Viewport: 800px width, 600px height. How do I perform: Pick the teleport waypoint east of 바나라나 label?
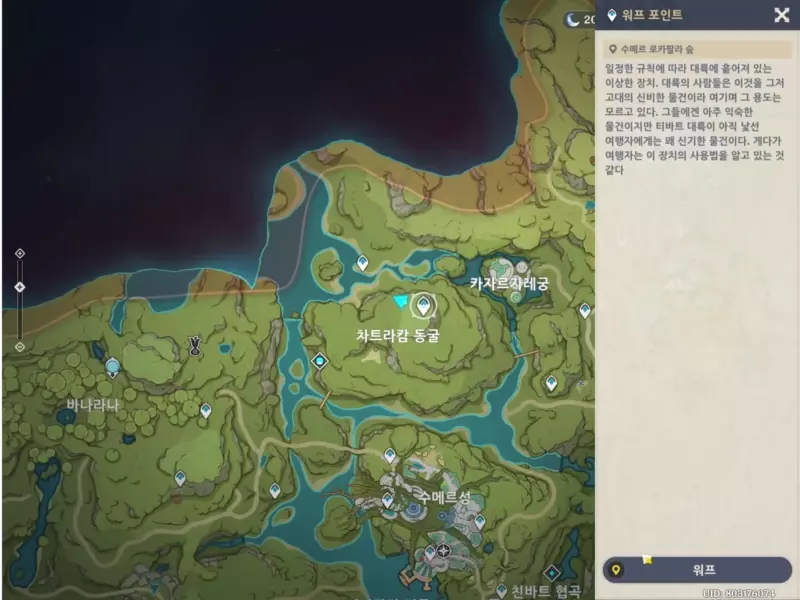[x=205, y=410]
